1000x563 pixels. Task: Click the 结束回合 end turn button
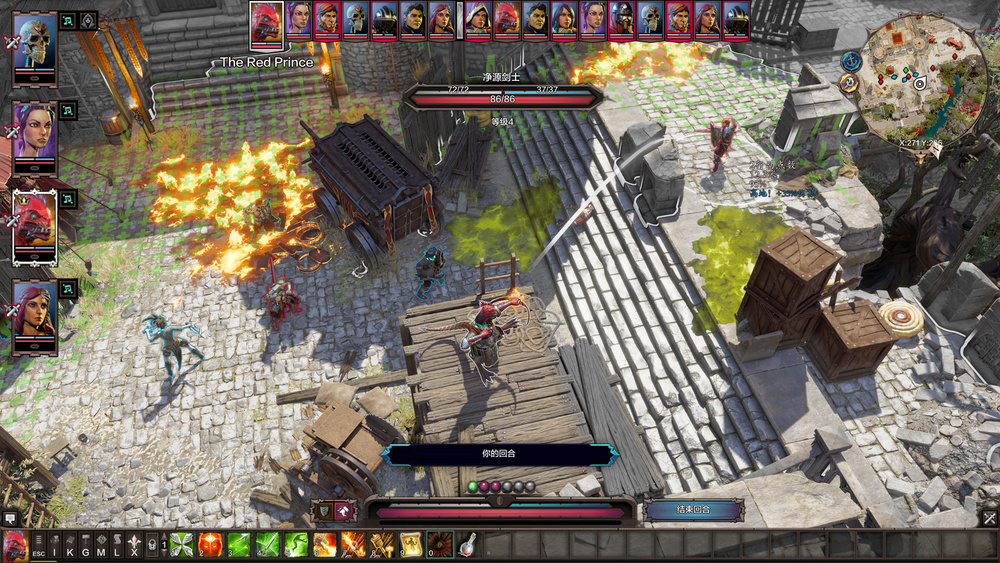(693, 510)
